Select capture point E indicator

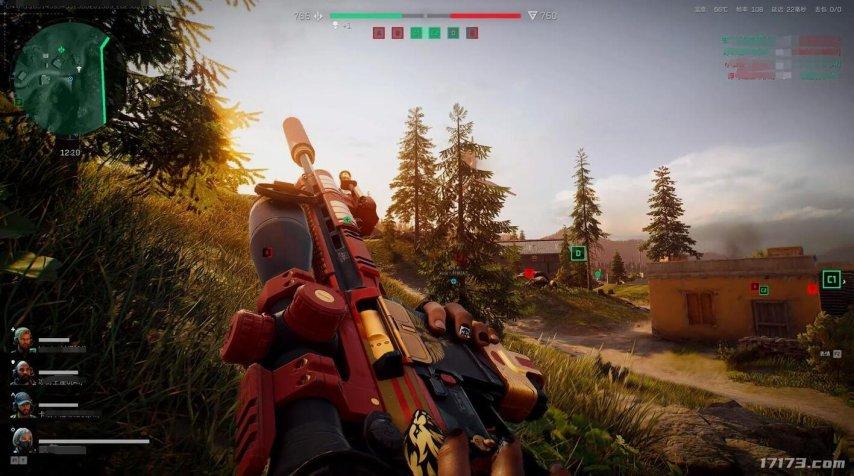pos(472,33)
